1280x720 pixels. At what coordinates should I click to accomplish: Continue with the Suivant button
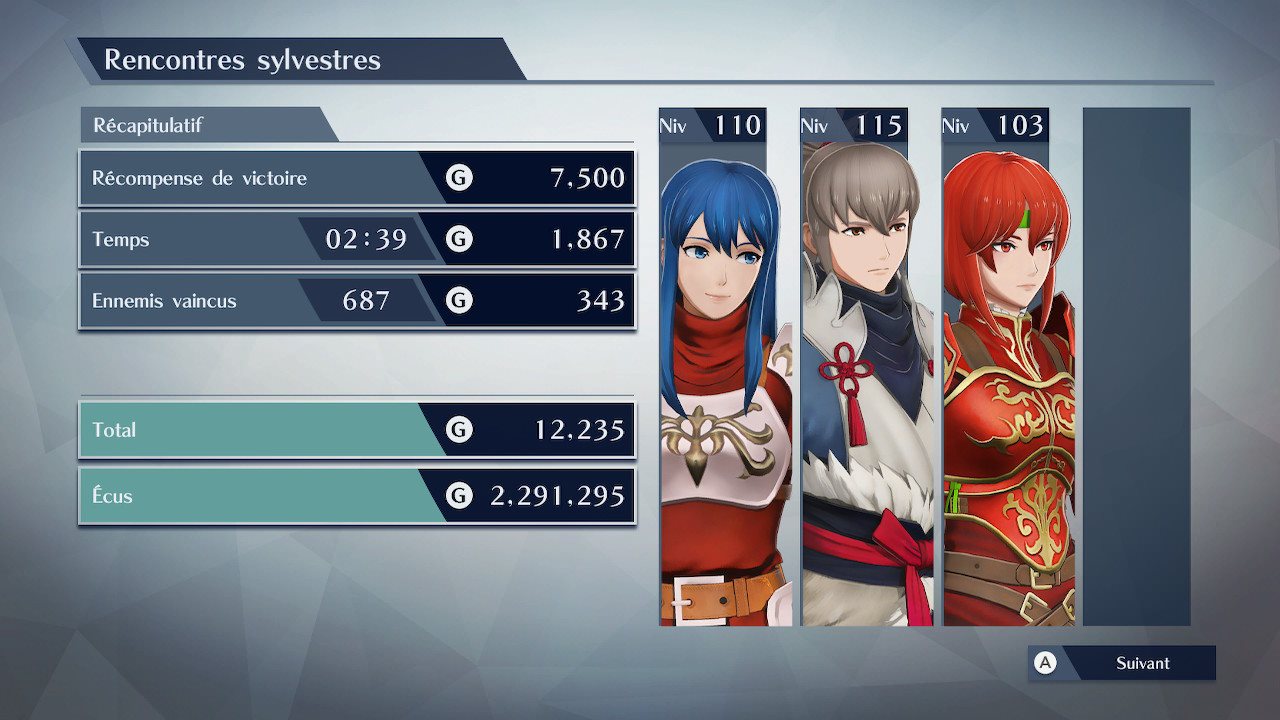tap(1122, 663)
